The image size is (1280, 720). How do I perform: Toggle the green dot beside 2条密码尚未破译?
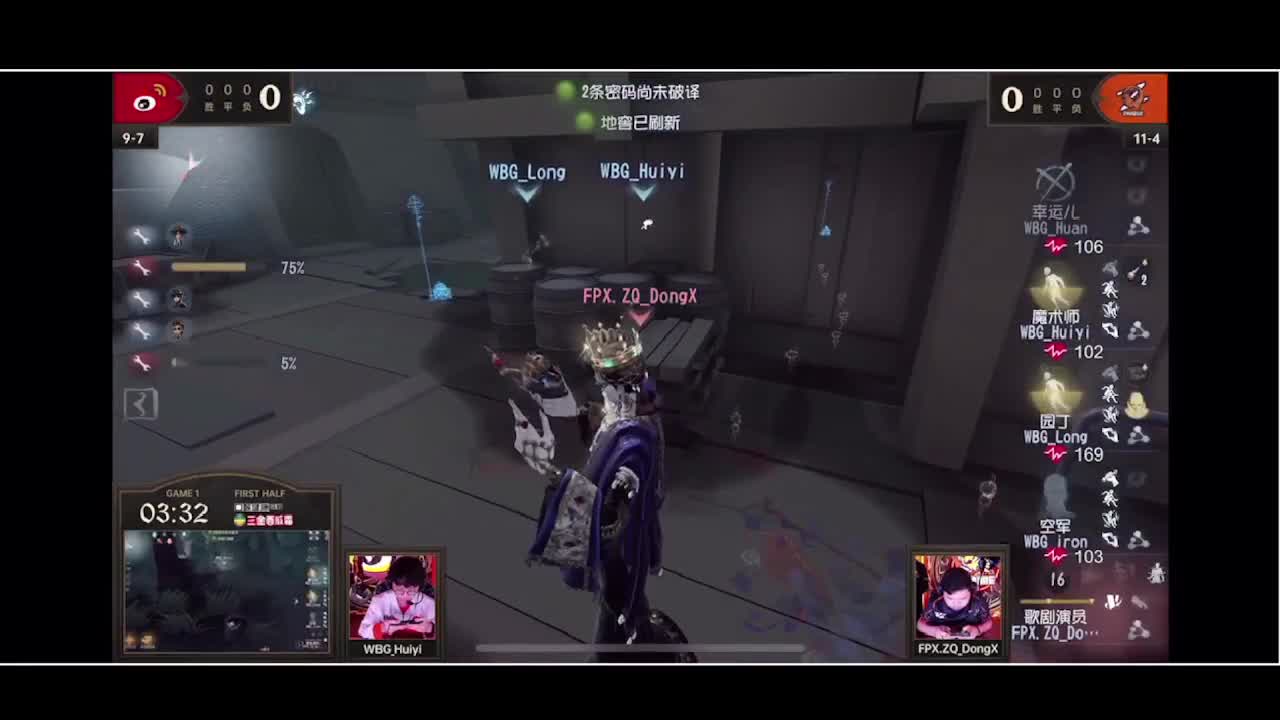(x=567, y=92)
